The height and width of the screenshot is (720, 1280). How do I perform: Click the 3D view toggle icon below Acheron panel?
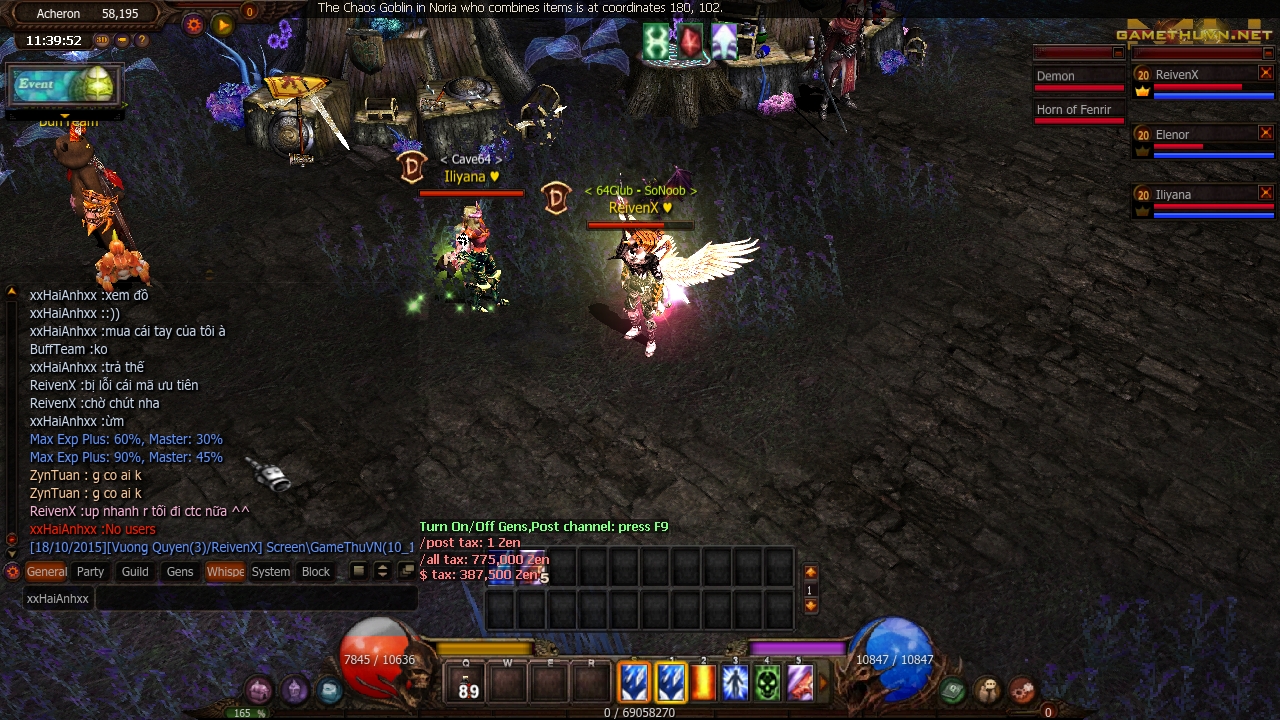pyautogui.click(x=101, y=40)
